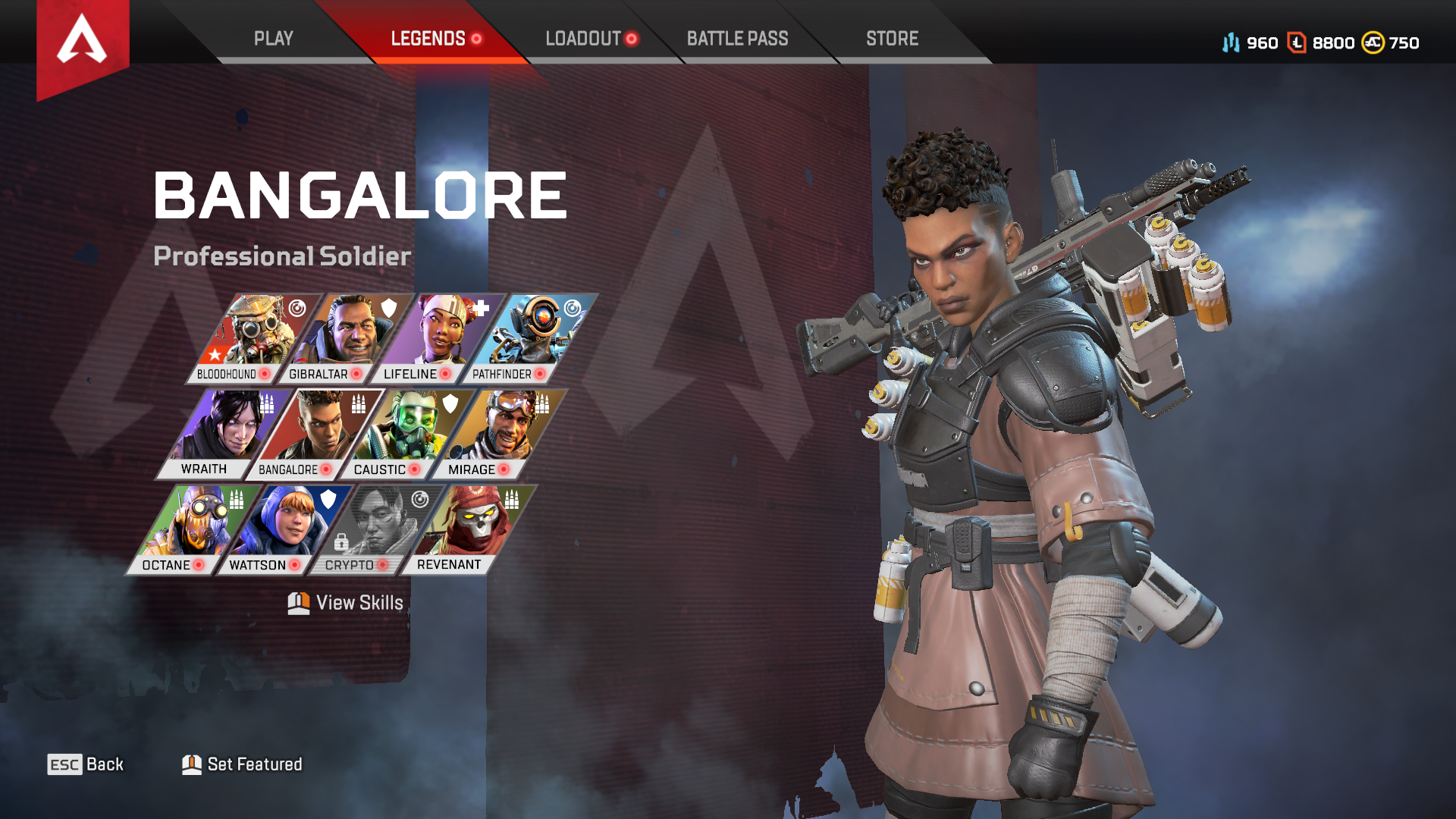Select the Legends tab
This screenshot has height=819, width=1456.
pos(428,39)
